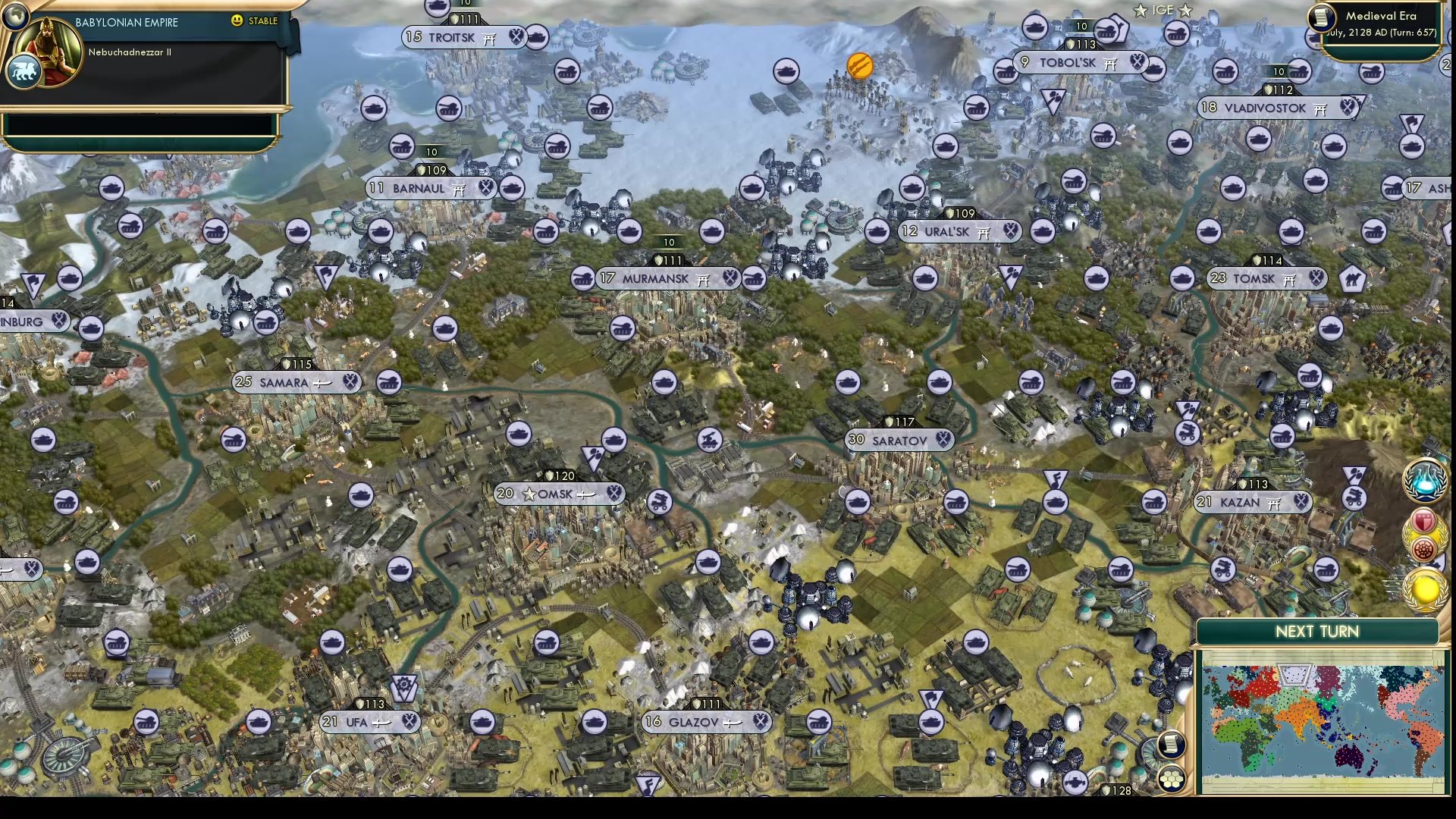Click the Medieval Era turn counter panel

tap(1382, 23)
